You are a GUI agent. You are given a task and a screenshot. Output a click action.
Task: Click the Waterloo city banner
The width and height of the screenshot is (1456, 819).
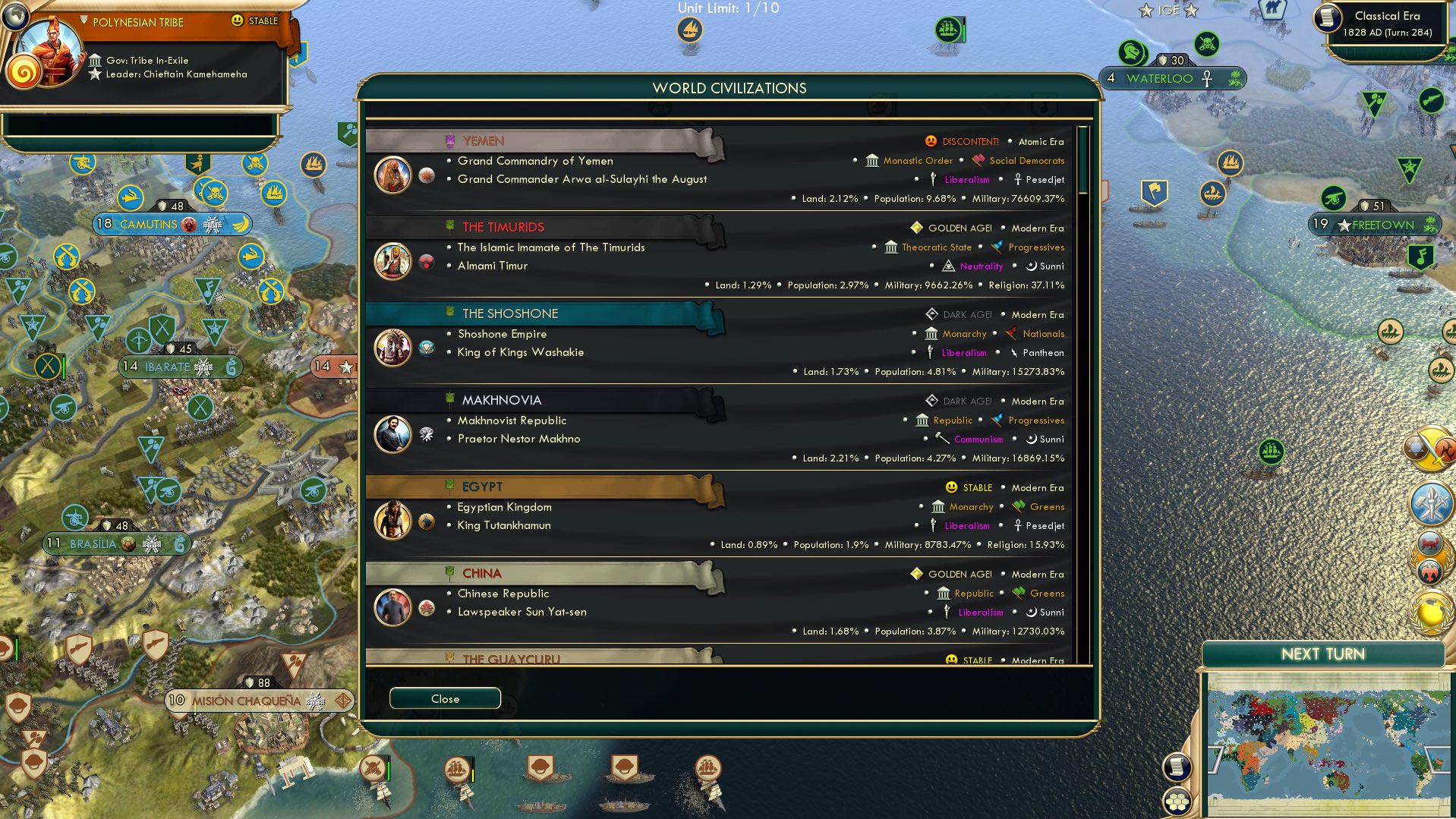1172,77
